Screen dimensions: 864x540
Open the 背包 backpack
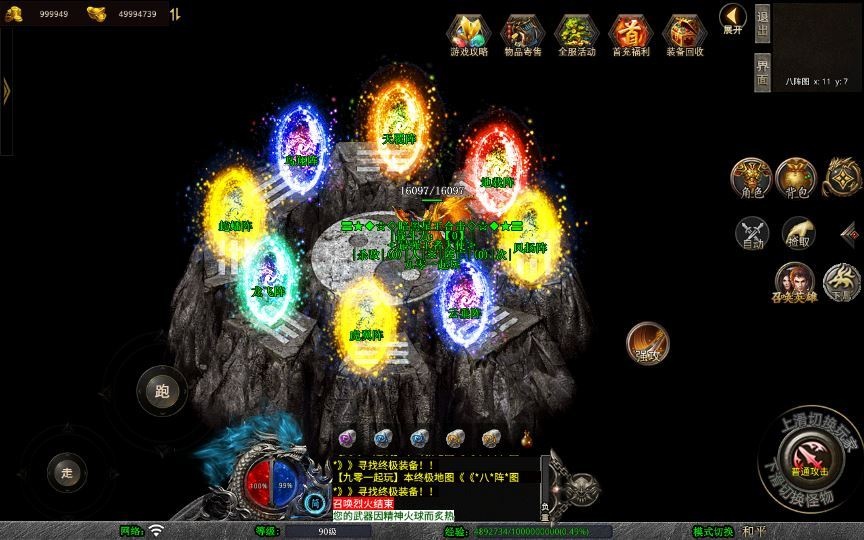click(796, 178)
